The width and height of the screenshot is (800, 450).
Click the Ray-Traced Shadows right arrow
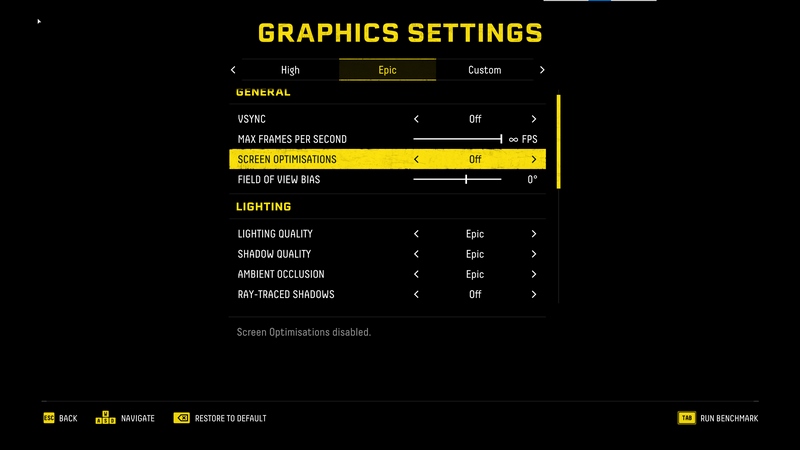click(x=534, y=294)
